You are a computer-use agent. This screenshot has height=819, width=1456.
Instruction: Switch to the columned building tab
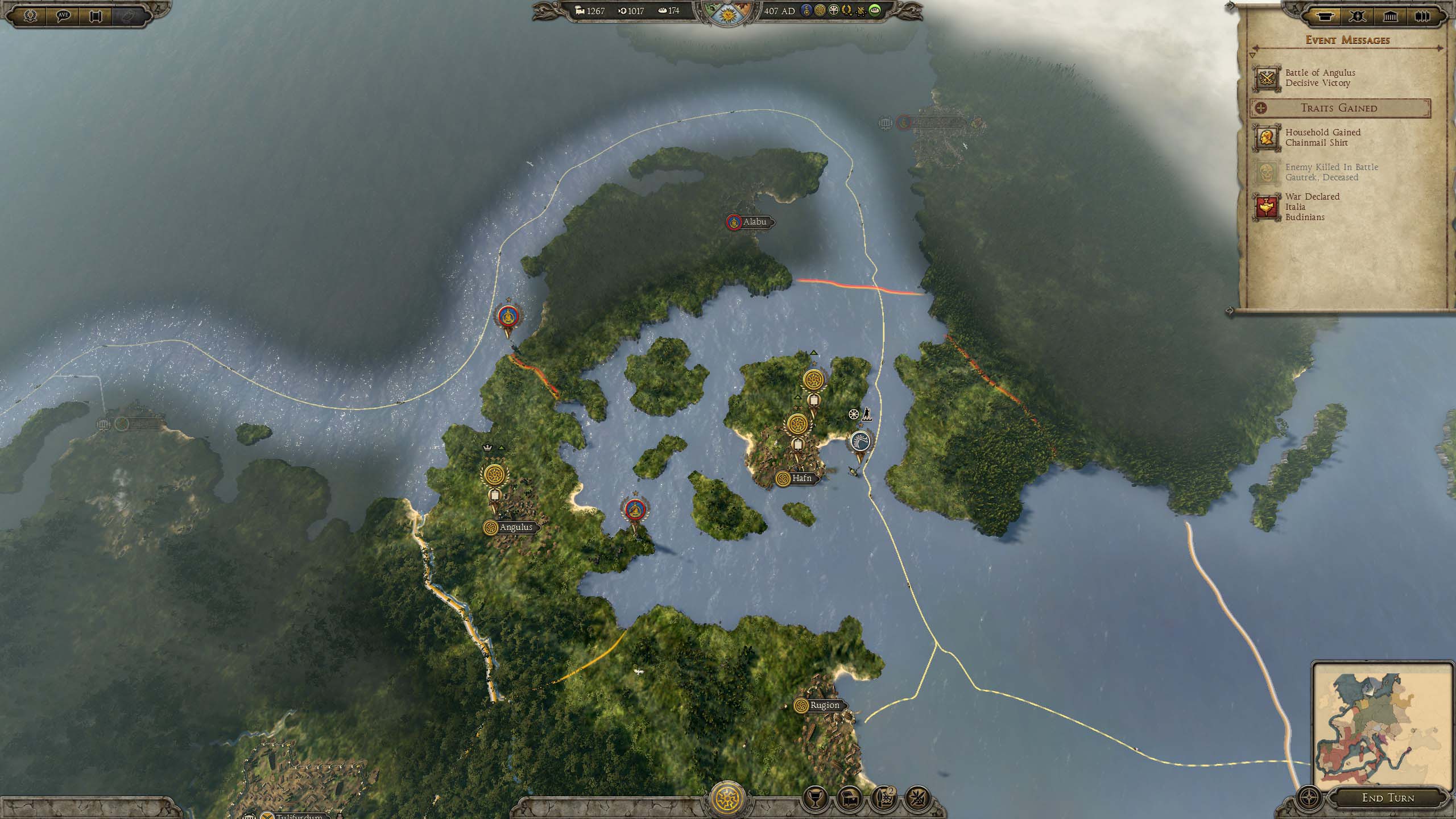(1390, 16)
